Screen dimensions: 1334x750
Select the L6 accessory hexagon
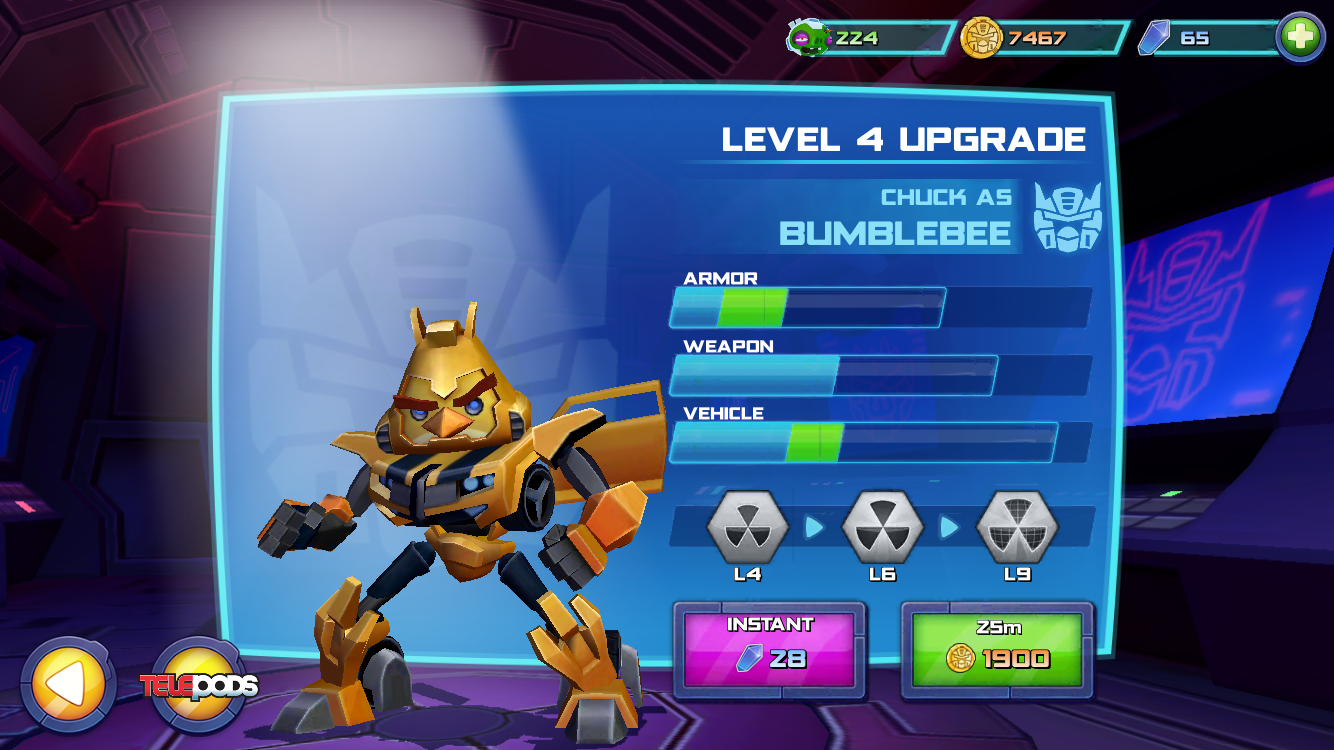[882, 527]
